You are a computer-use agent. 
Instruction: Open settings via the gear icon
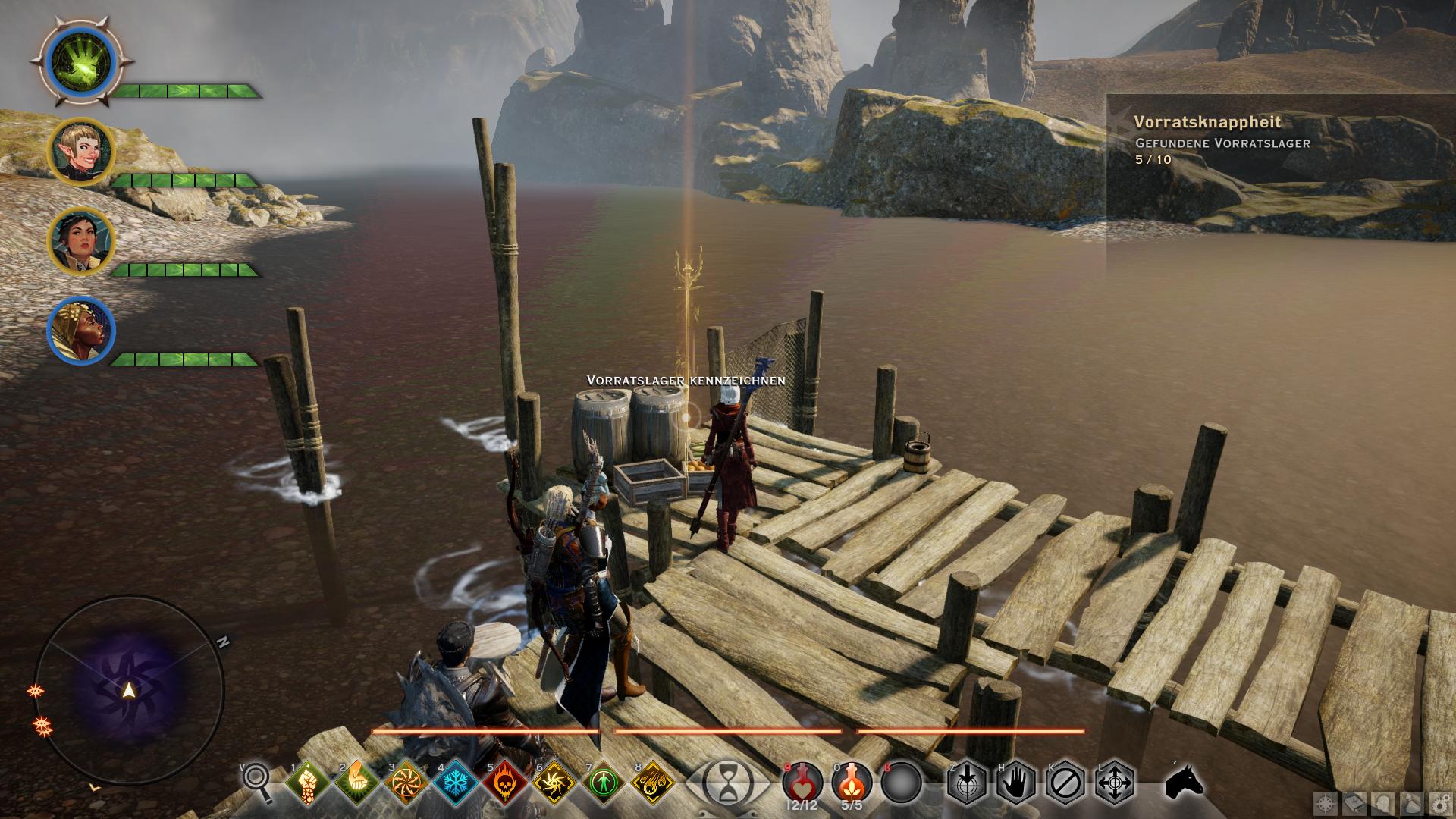1438,803
